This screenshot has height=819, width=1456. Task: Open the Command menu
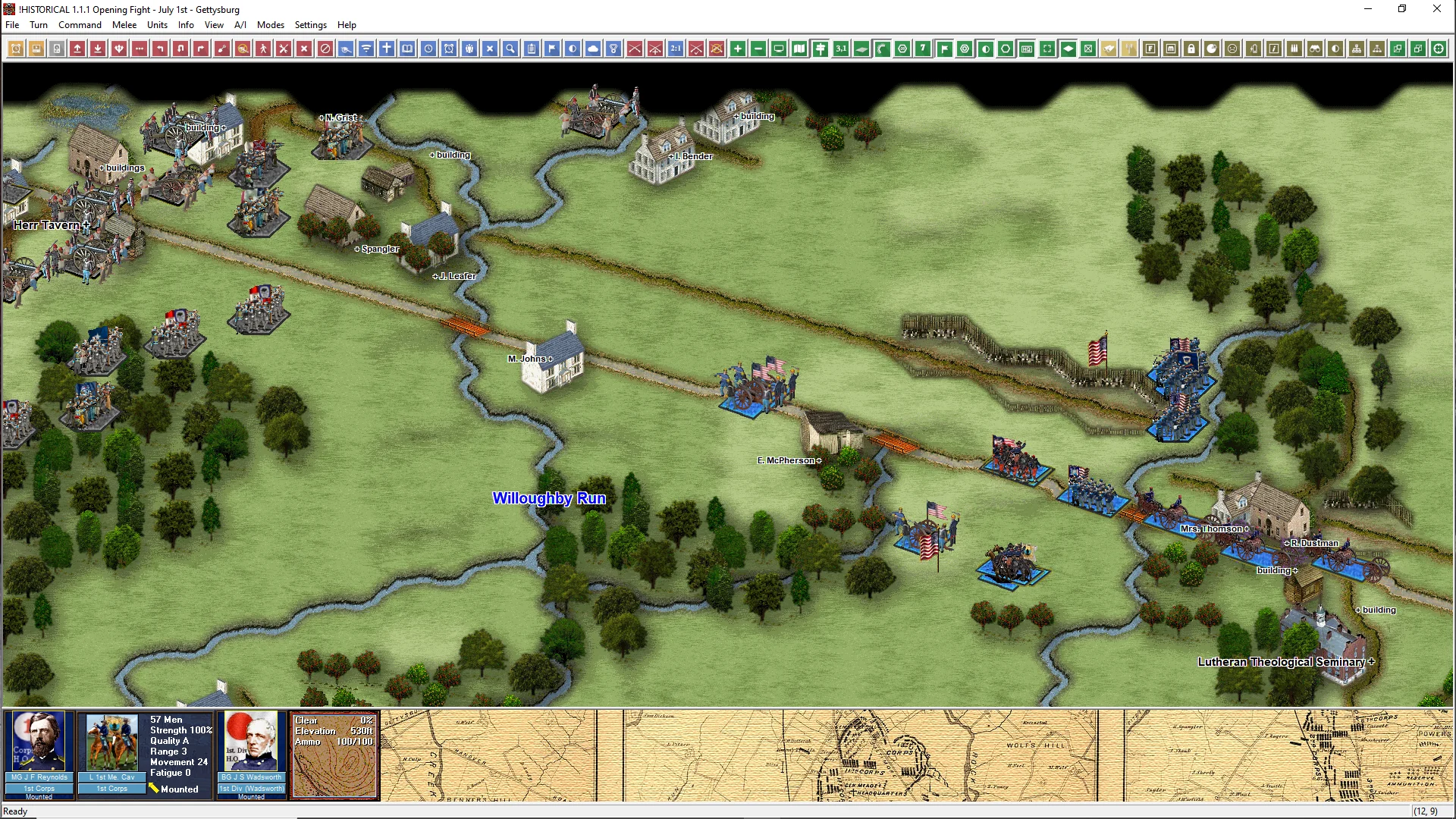click(80, 25)
